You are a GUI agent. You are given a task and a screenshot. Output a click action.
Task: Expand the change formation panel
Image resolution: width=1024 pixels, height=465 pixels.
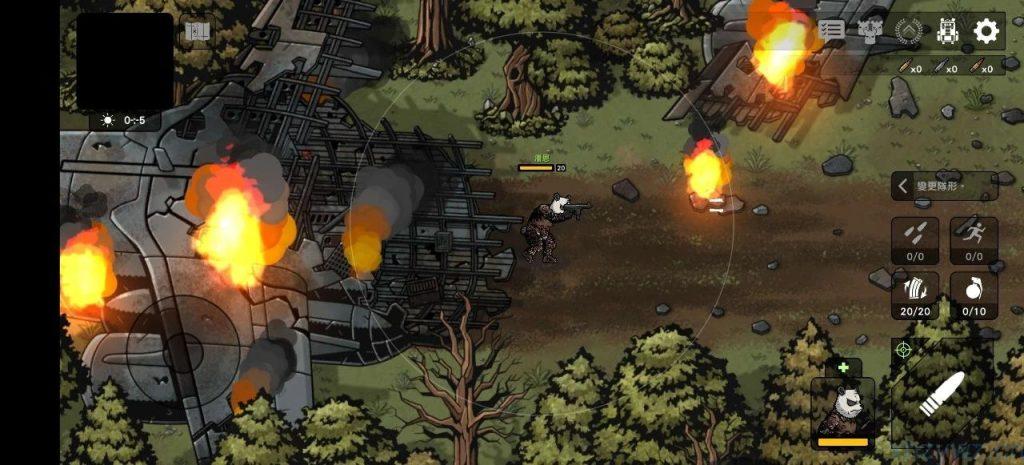click(x=943, y=186)
